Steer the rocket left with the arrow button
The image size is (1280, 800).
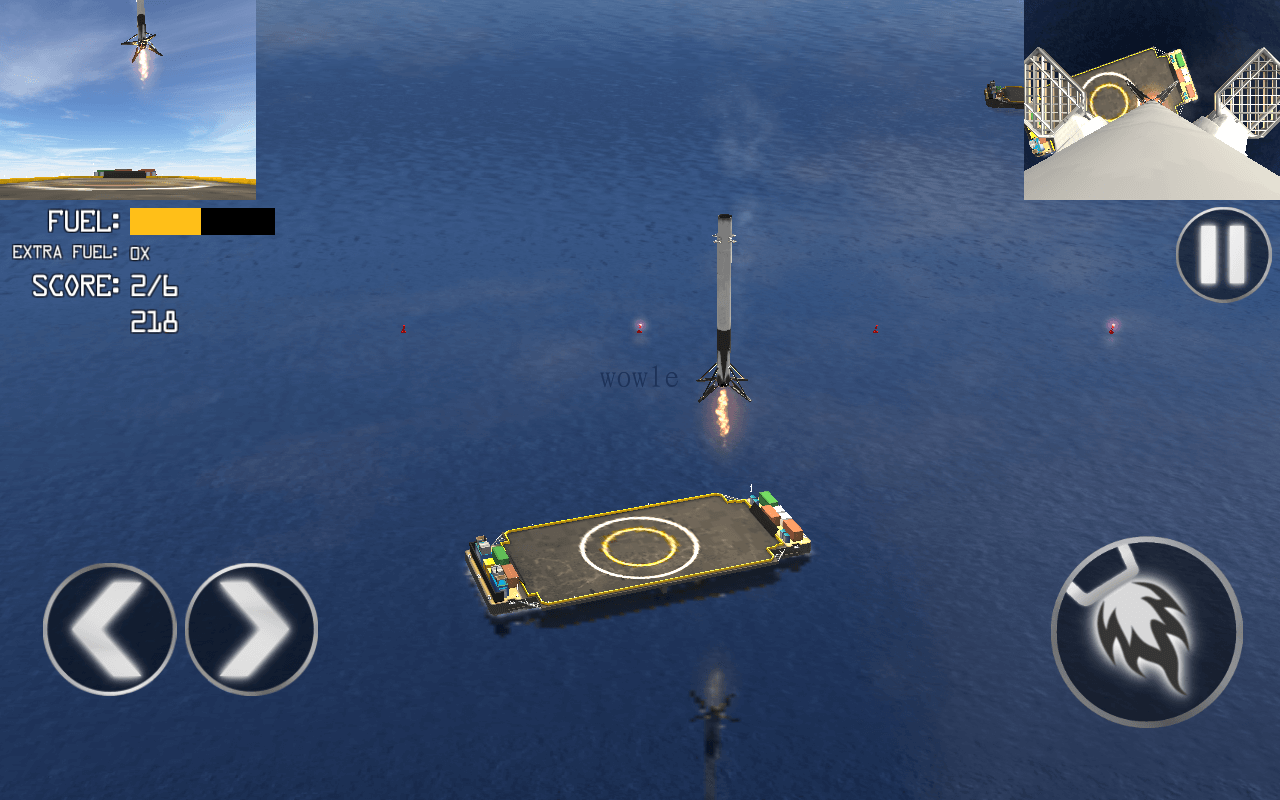(x=109, y=629)
